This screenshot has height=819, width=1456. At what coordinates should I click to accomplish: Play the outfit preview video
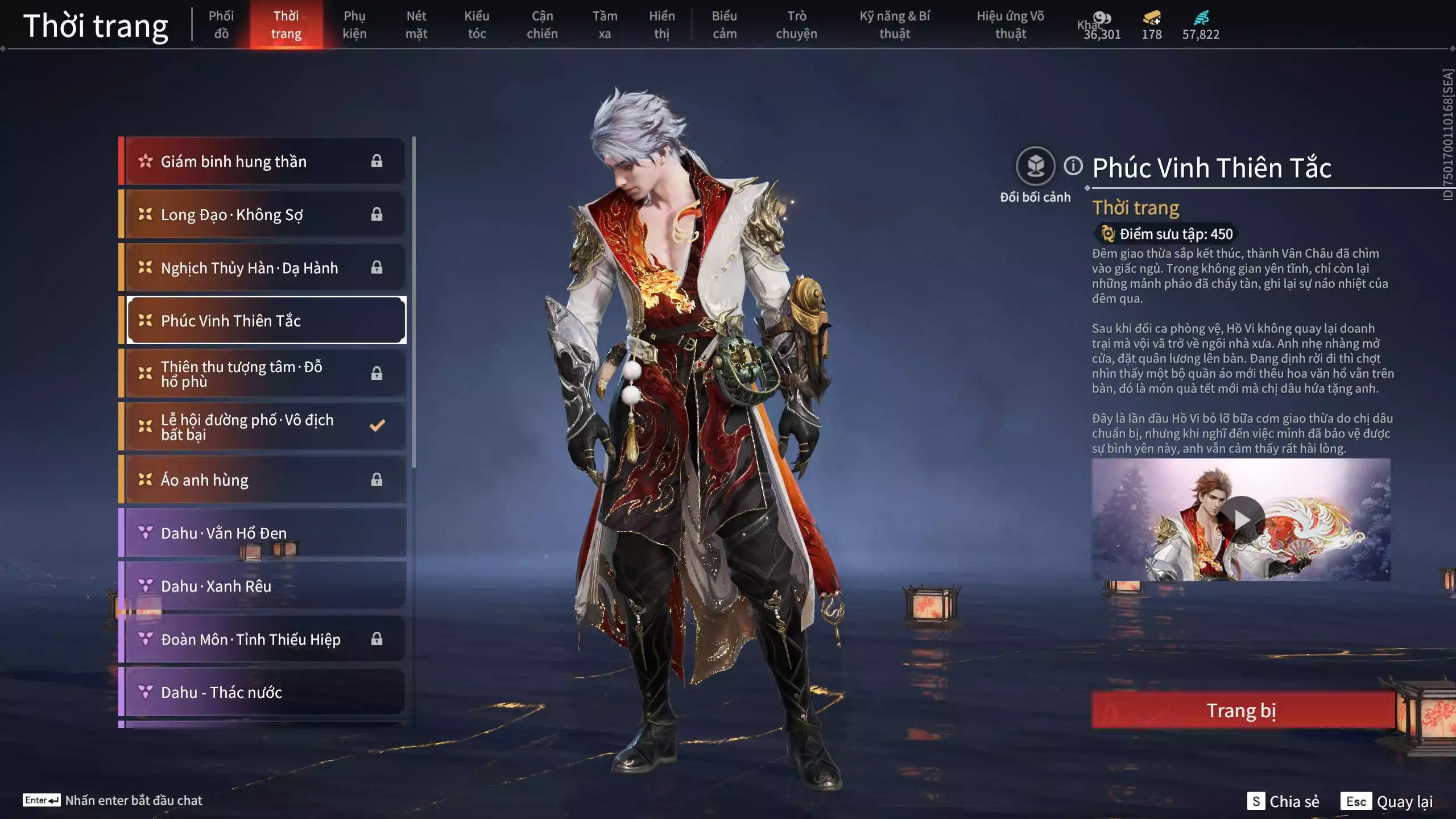point(1241,519)
